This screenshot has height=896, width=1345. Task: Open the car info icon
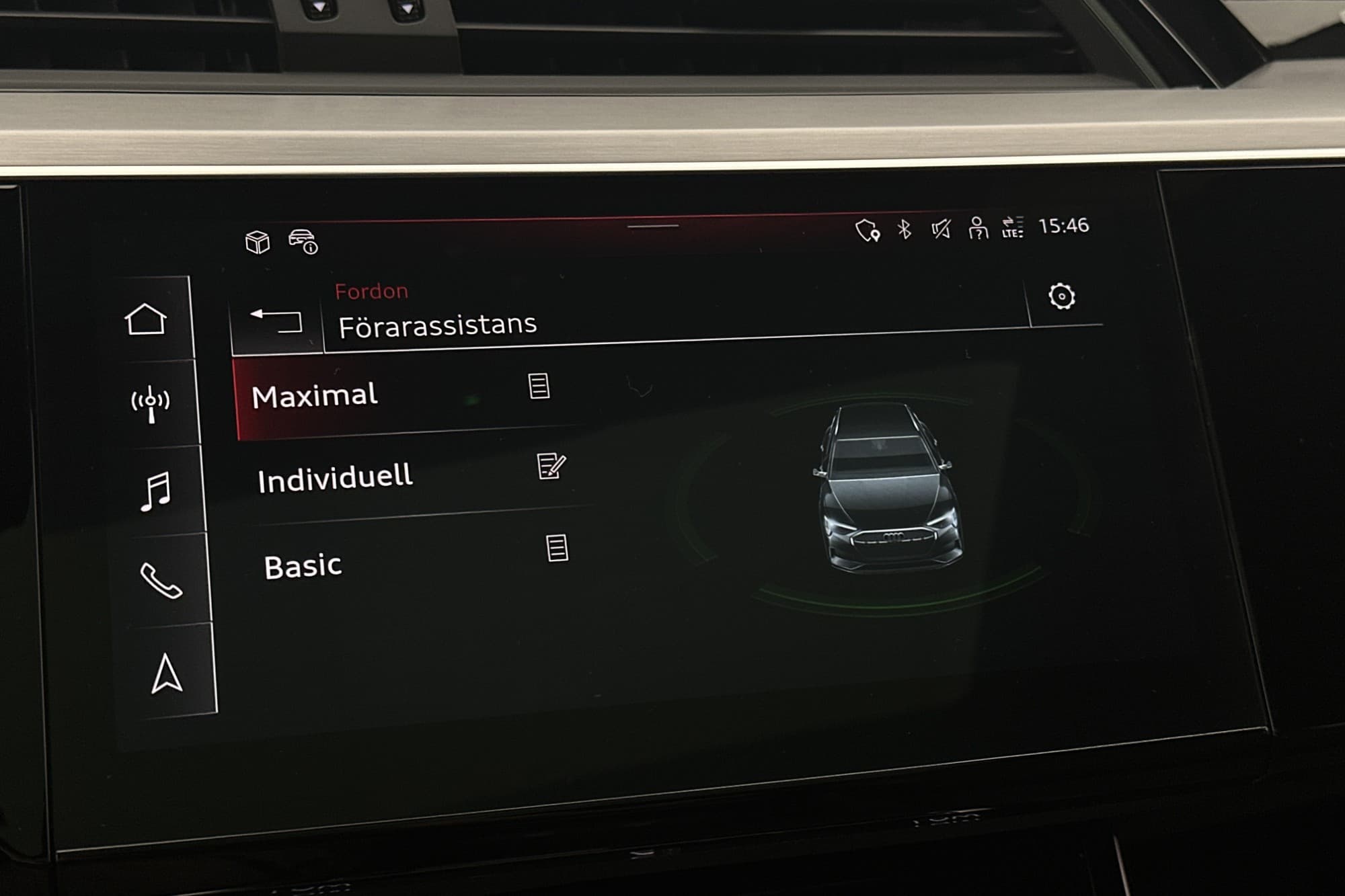tap(303, 241)
